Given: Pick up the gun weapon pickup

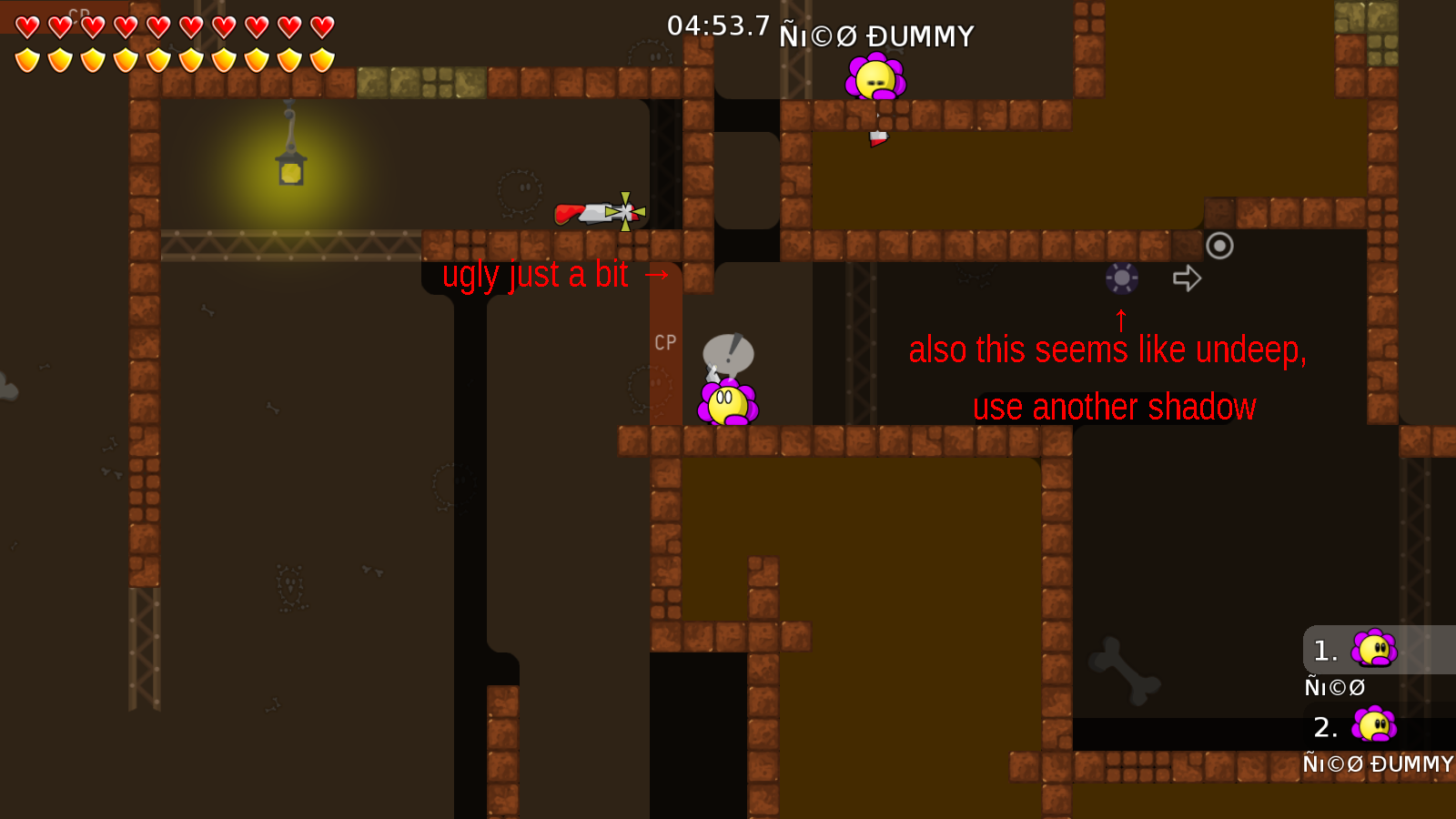Looking at the screenshot, I should [x=587, y=212].
